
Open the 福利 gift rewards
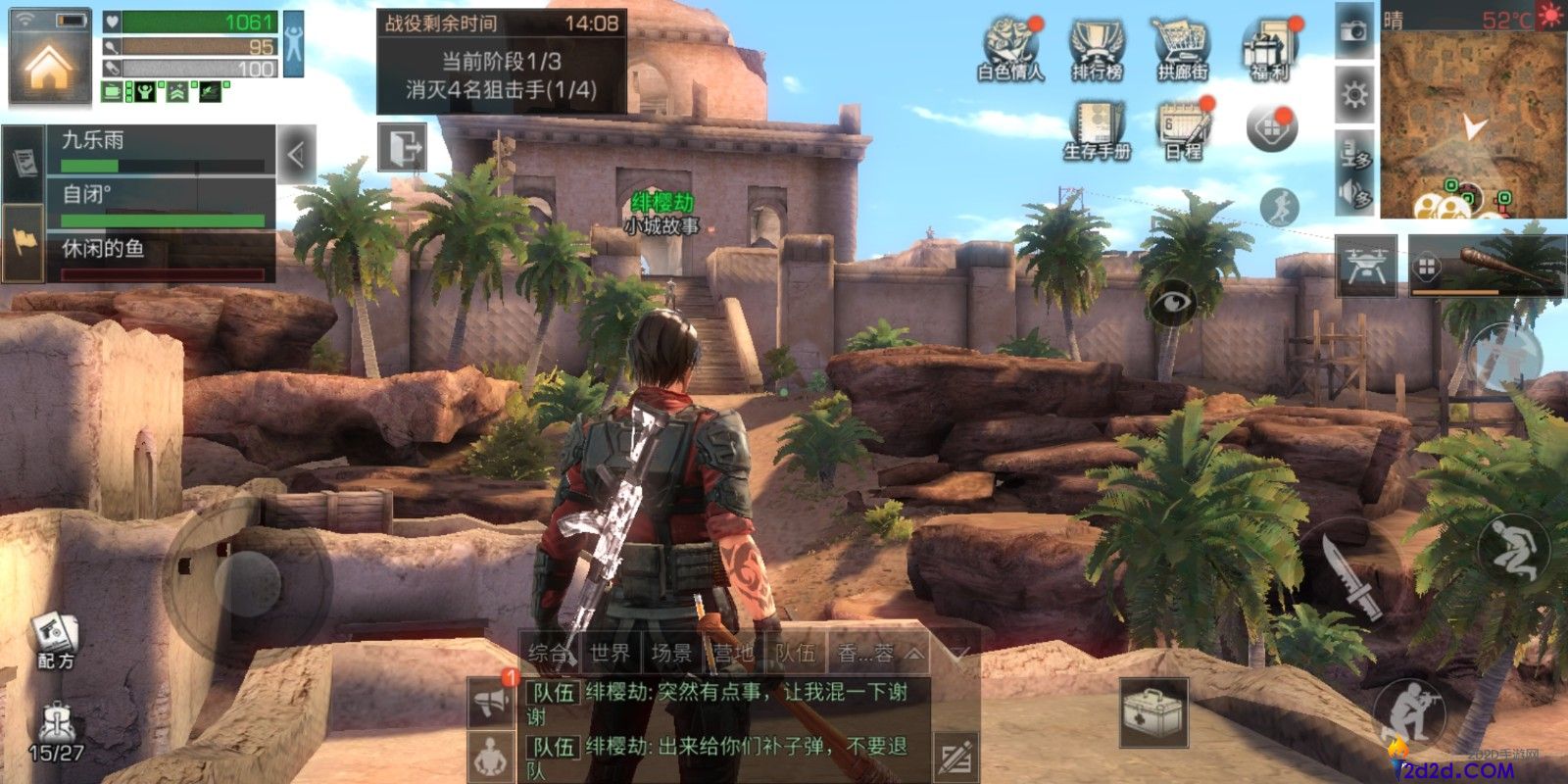tap(1270, 48)
